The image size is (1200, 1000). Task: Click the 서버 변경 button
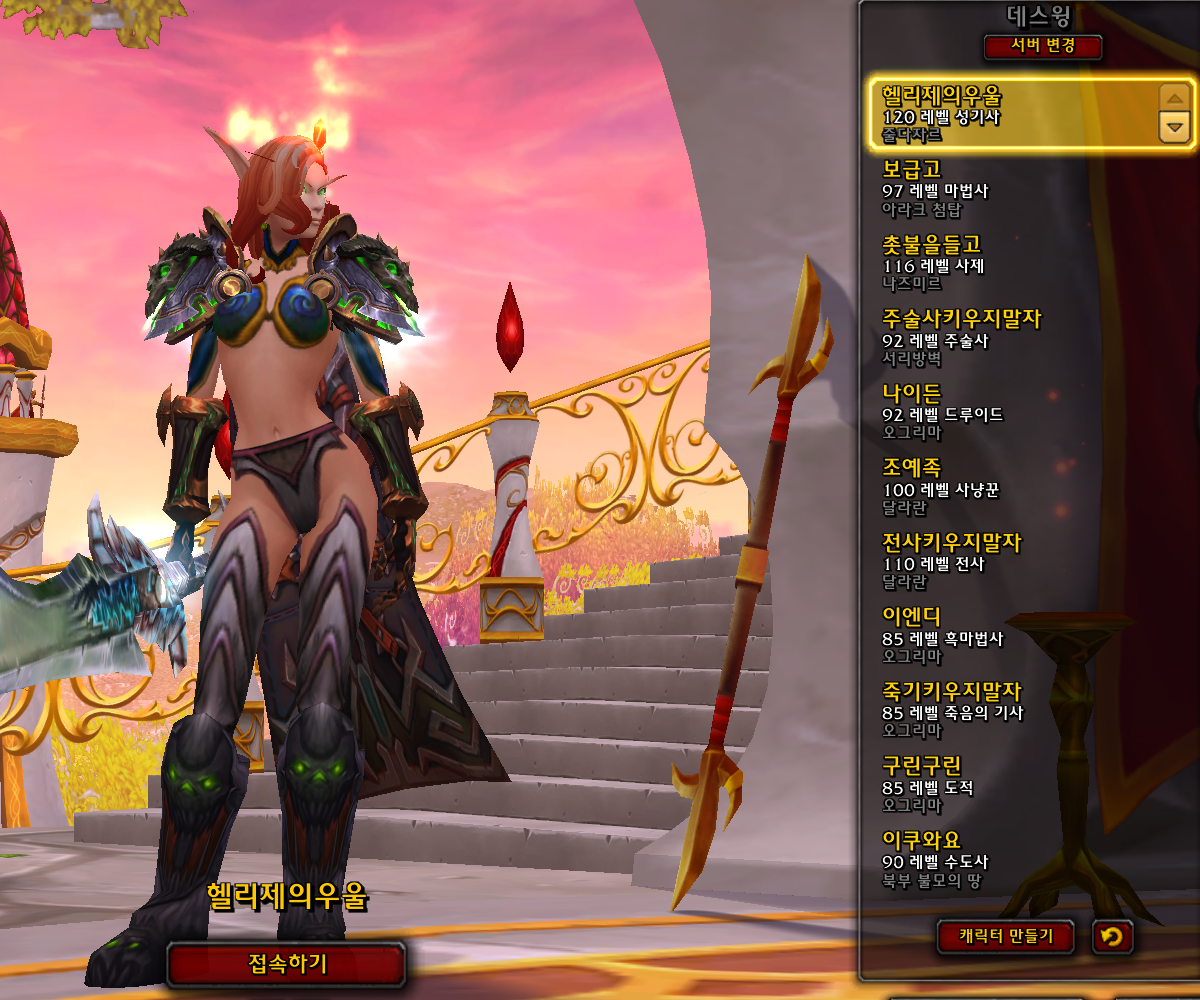(1043, 47)
